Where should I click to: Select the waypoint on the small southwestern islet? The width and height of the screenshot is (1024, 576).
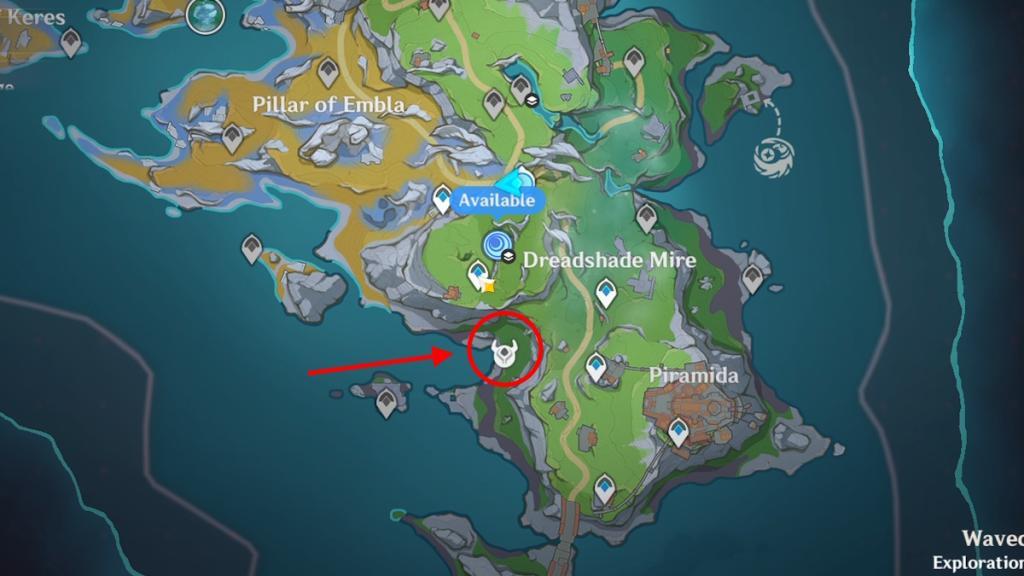386,403
